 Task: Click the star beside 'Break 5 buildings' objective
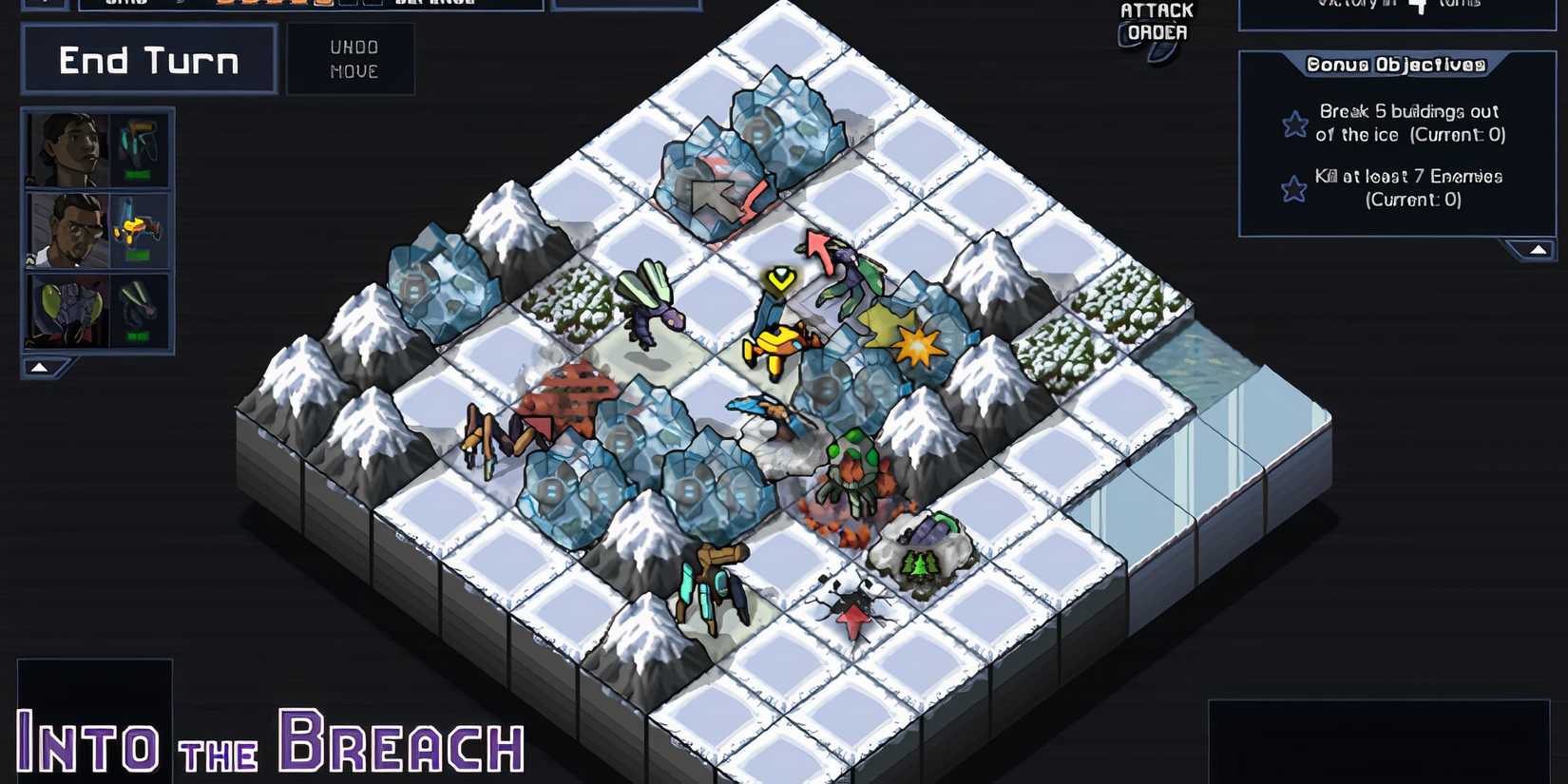click(1294, 124)
